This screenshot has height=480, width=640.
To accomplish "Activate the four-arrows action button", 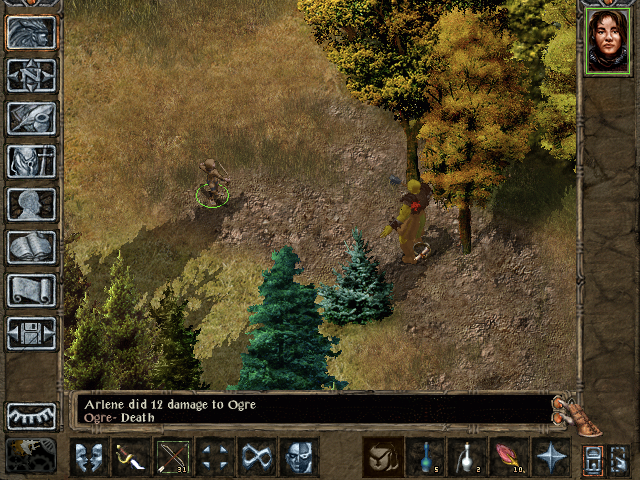I will [x=215, y=457].
